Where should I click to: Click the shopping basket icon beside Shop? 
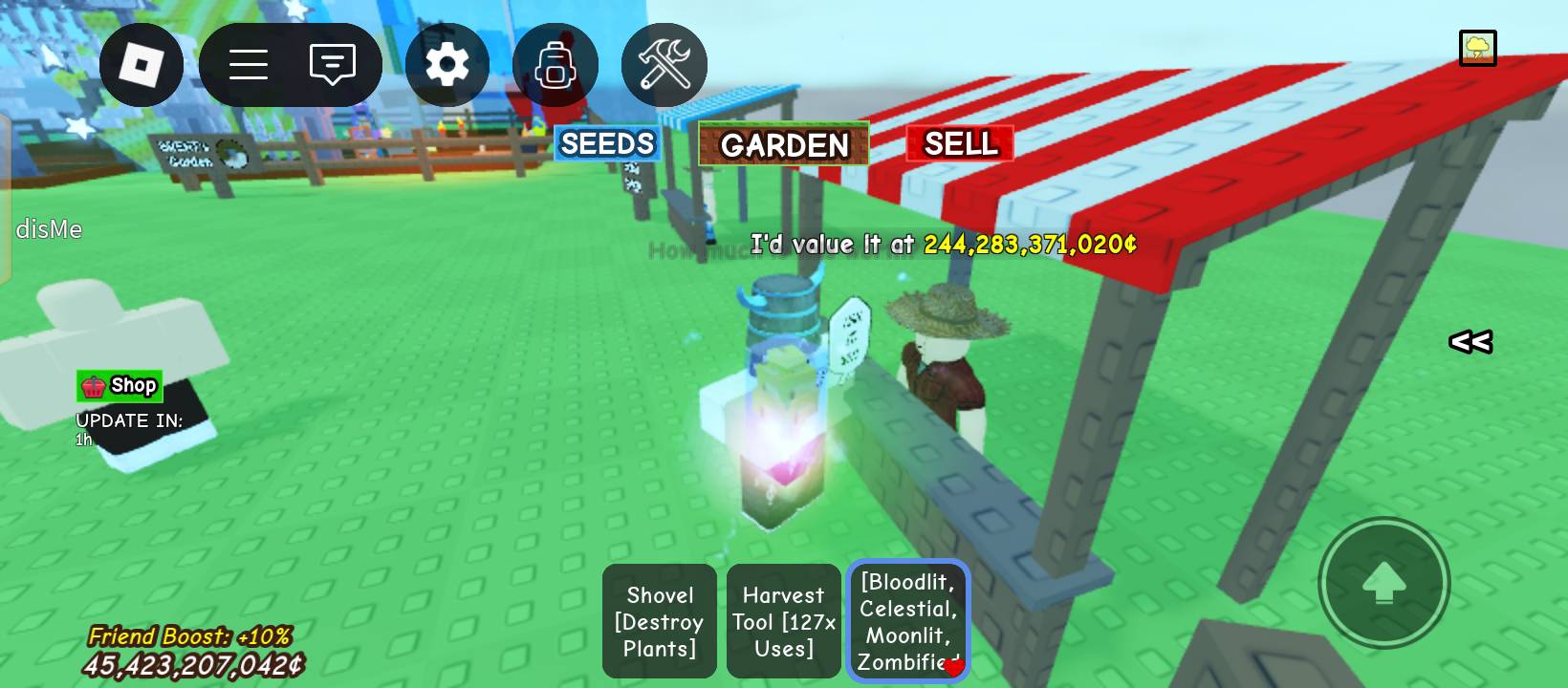[x=93, y=386]
